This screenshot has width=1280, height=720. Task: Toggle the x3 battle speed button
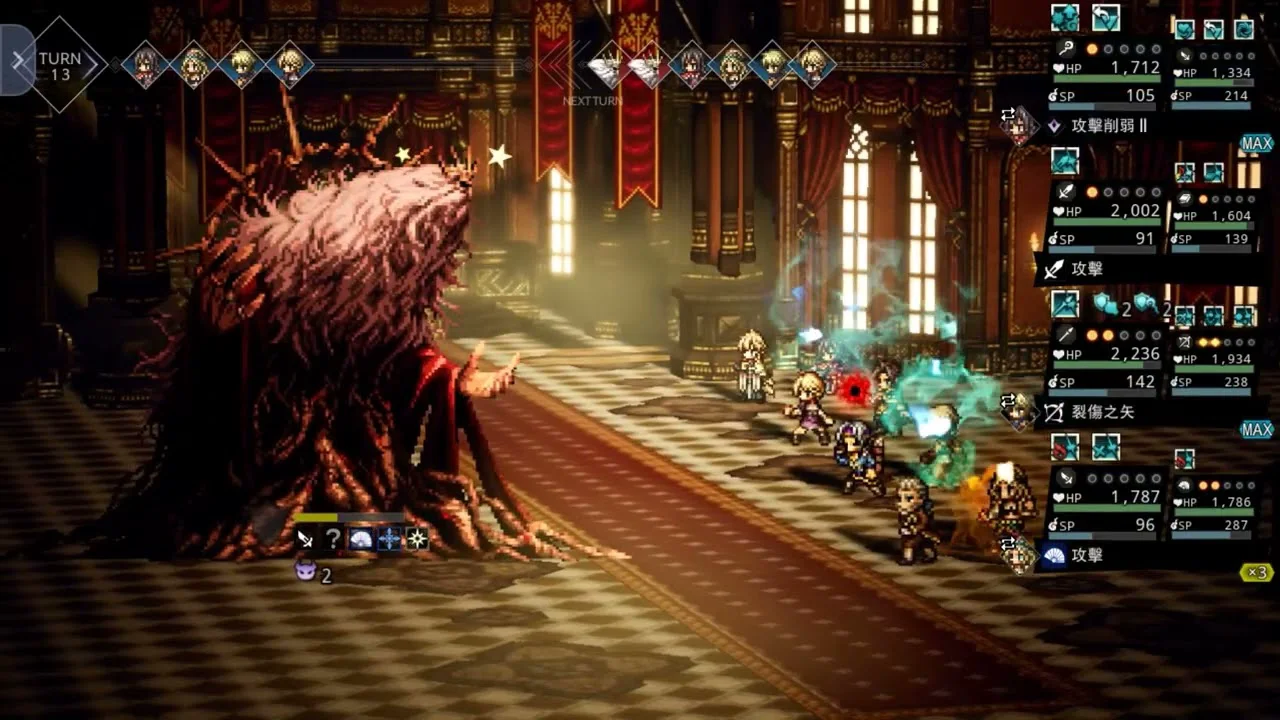(1256, 573)
